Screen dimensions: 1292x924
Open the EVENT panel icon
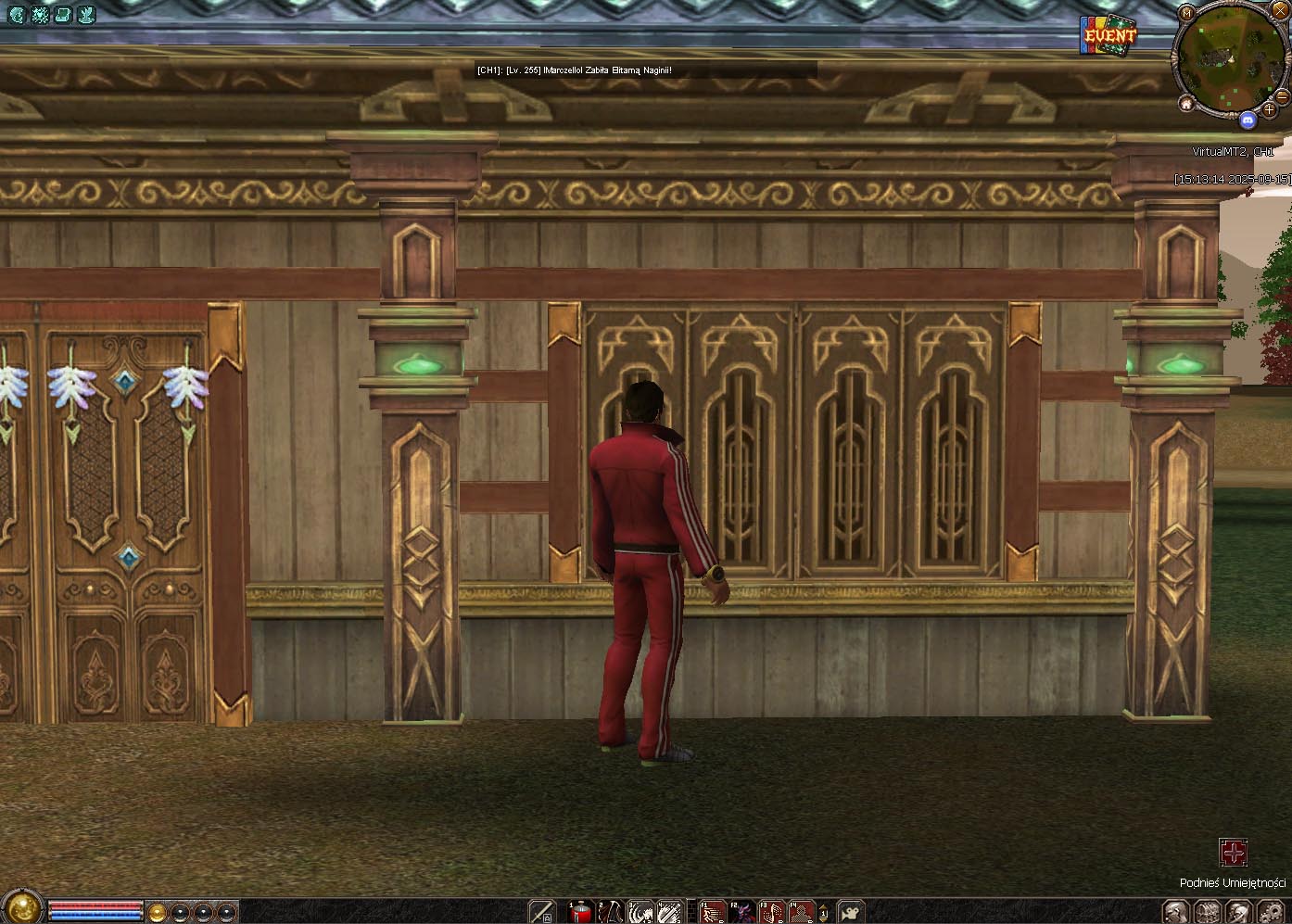pos(1108,36)
